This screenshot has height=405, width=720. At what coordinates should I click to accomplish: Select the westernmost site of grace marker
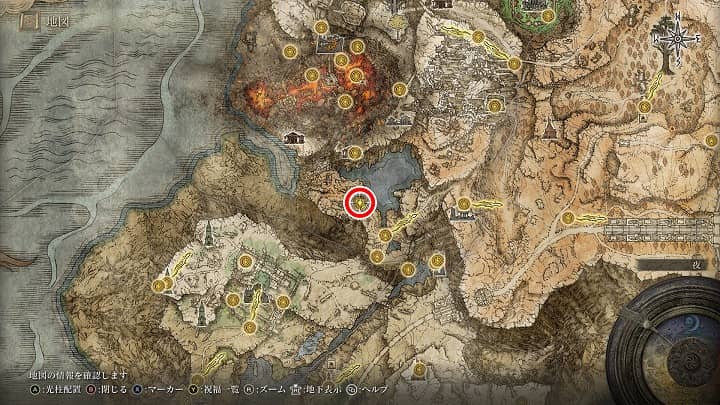[159, 286]
